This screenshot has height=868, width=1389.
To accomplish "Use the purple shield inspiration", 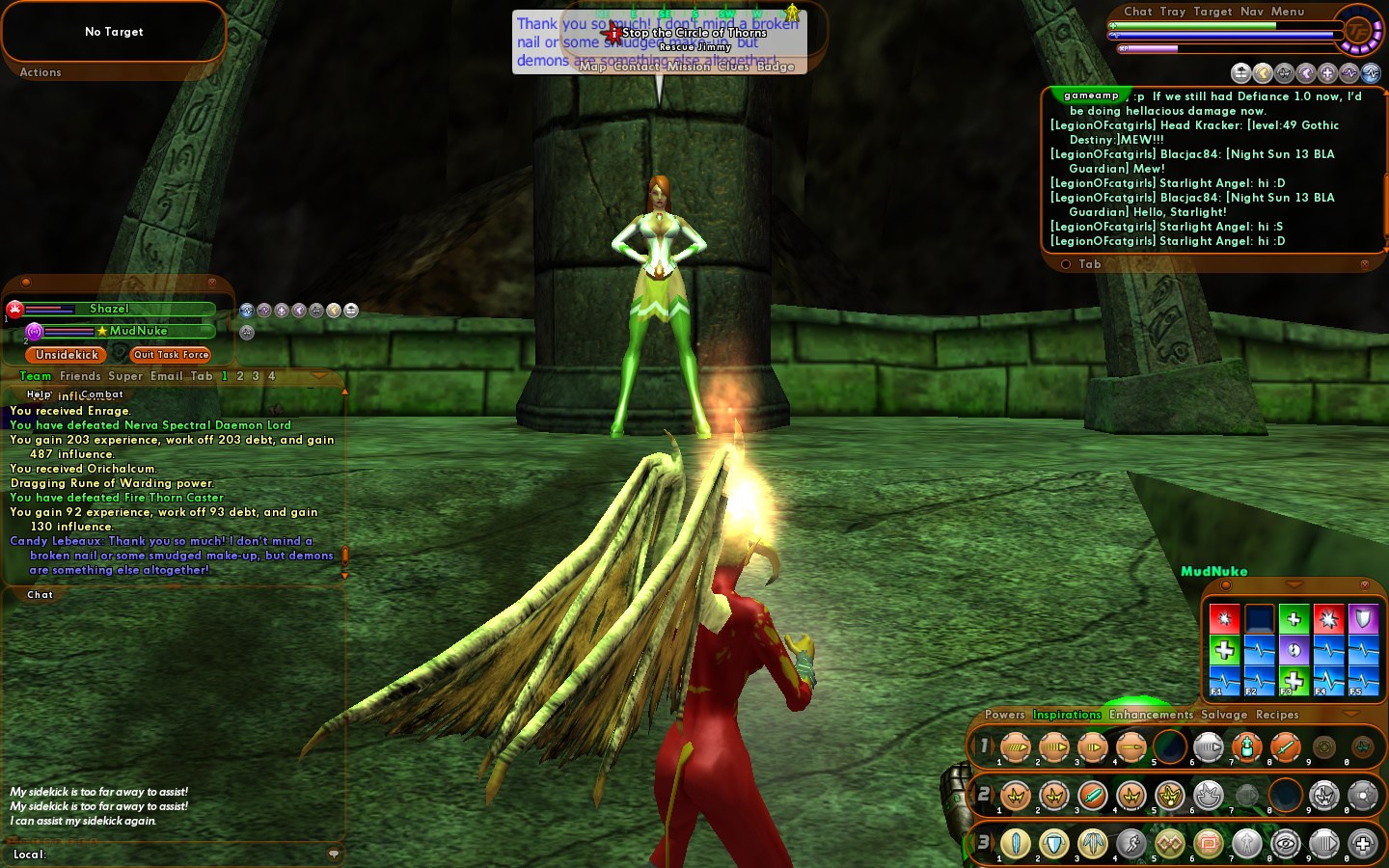I will pyautogui.click(x=1363, y=618).
